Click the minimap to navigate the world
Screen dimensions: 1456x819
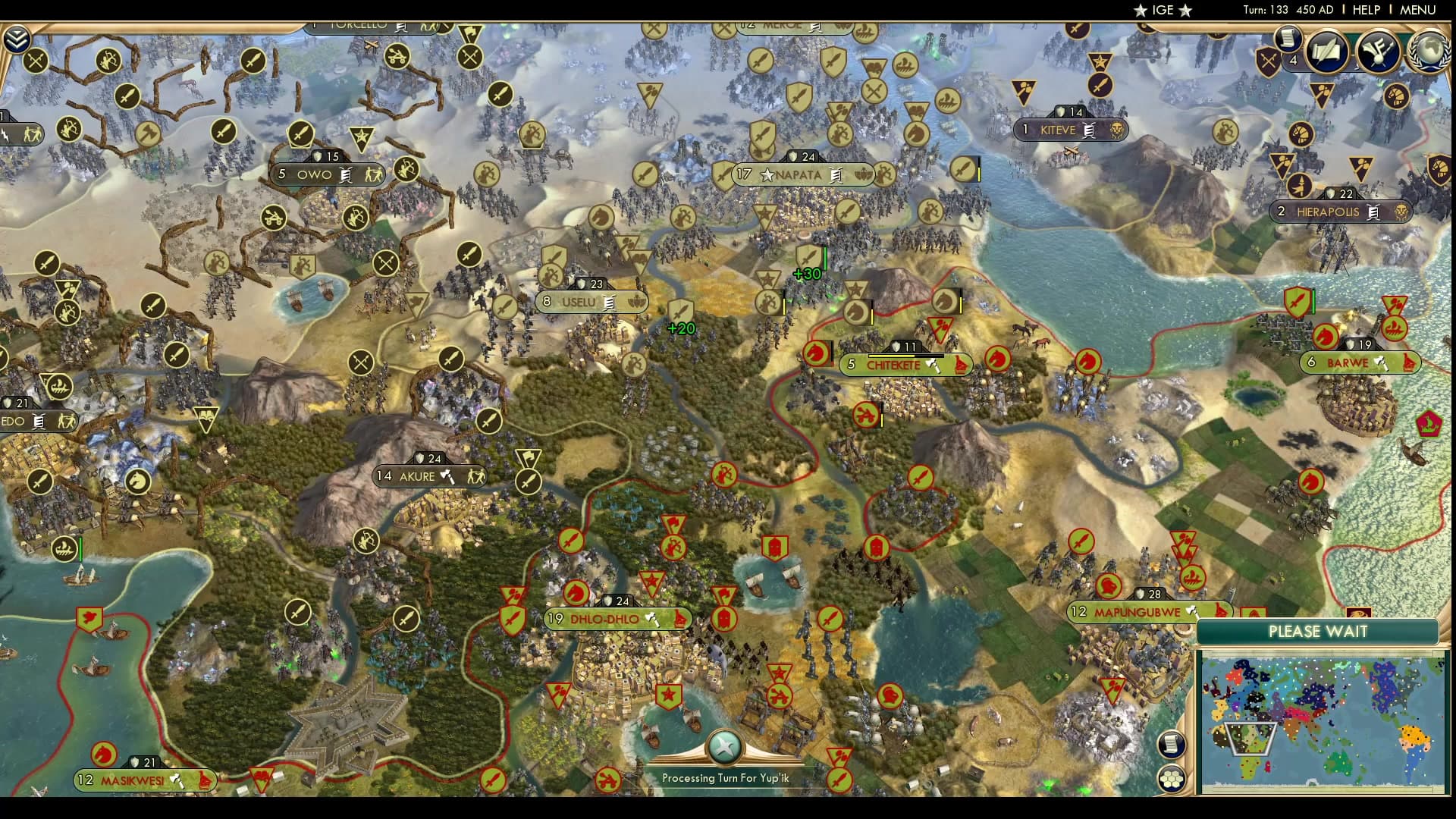pos(1323,720)
